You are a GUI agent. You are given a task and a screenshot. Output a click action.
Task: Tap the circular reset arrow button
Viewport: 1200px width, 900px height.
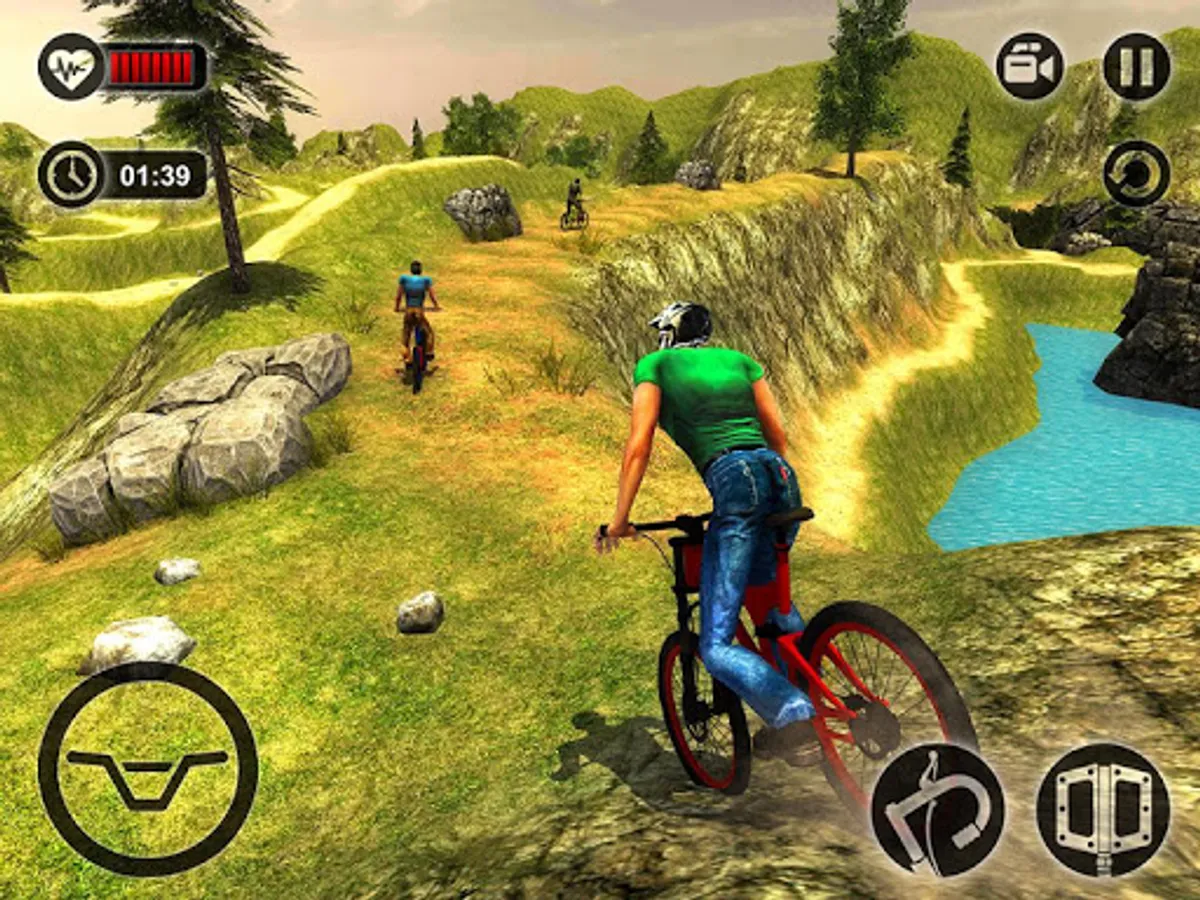1137,173
